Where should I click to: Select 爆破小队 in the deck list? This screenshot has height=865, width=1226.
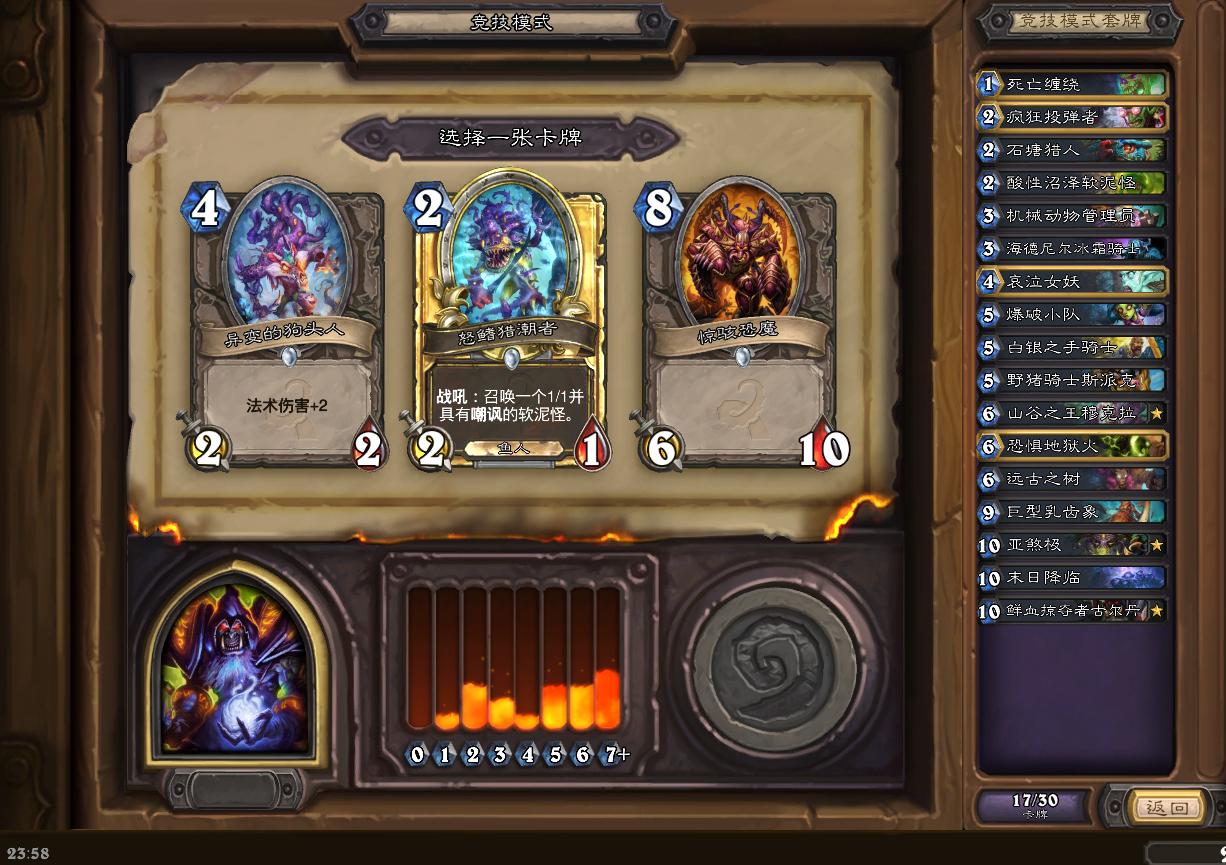1072,314
